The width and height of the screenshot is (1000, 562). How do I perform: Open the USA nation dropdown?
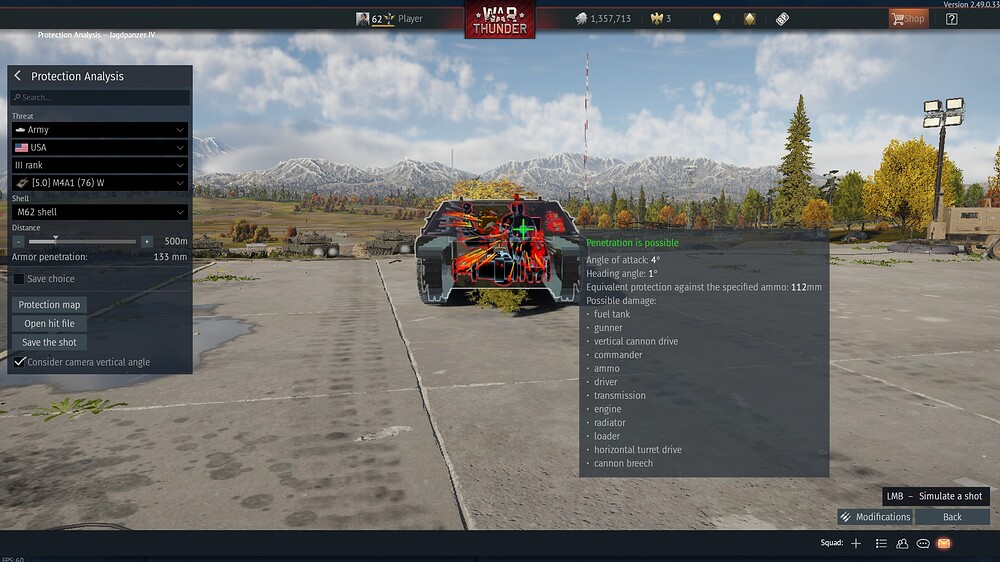pyautogui.click(x=99, y=147)
